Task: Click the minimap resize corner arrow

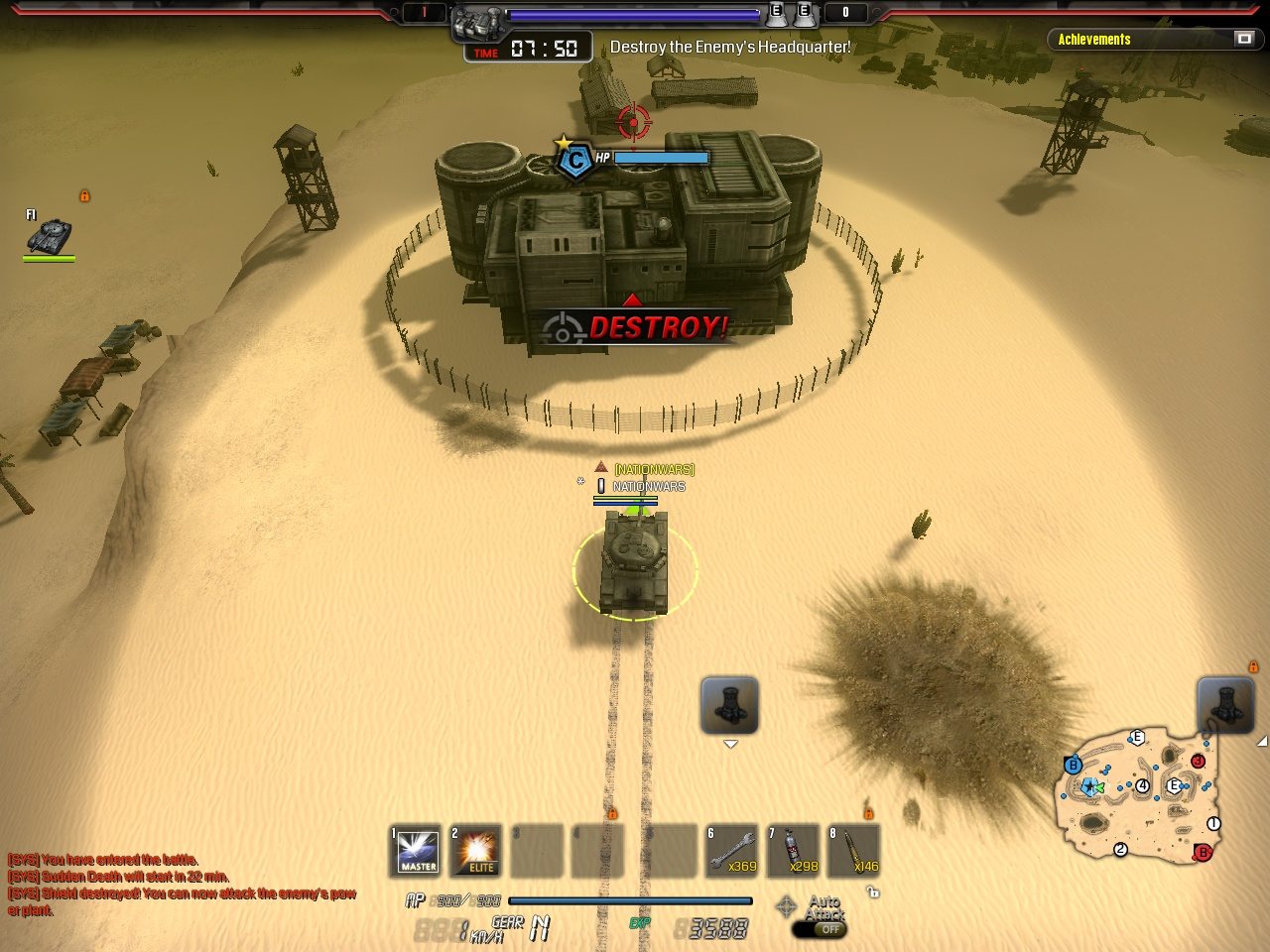Action: click(1262, 741)
